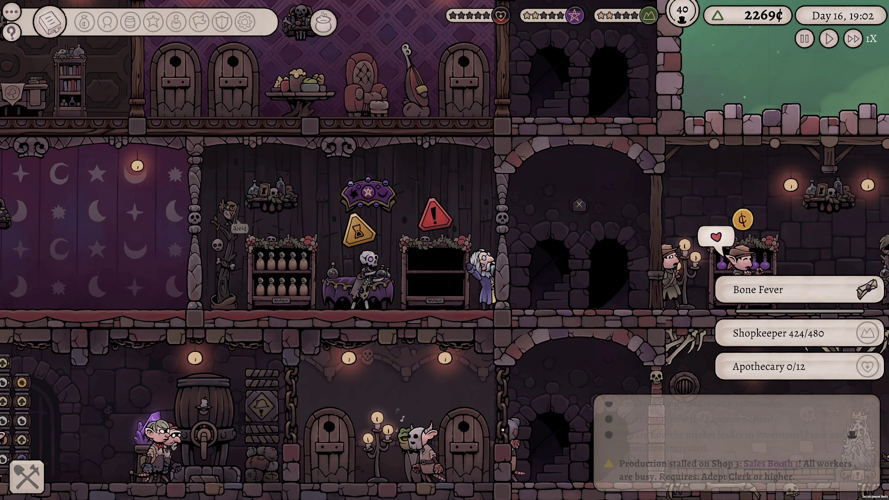
Task: Click the ellipsis options button
Action: (12, 11)
